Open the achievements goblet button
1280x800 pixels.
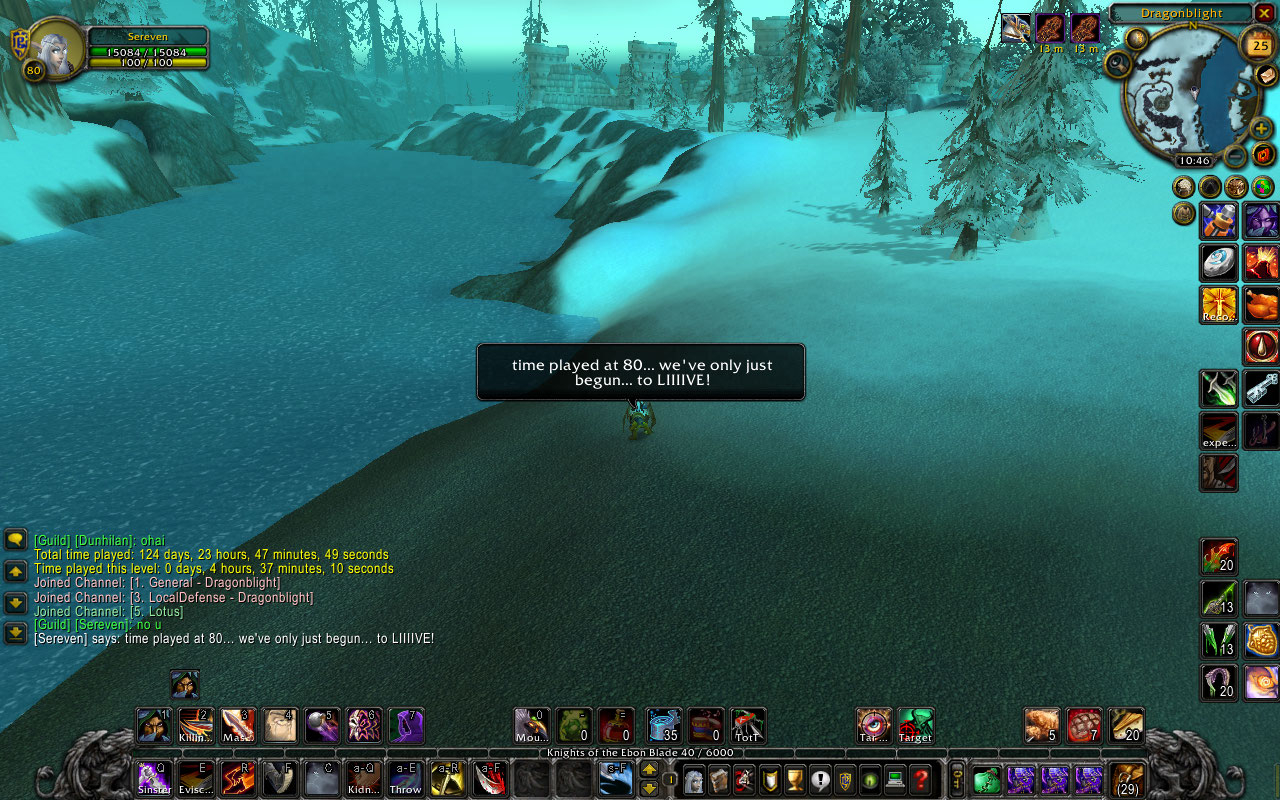(x=795, y=779)
